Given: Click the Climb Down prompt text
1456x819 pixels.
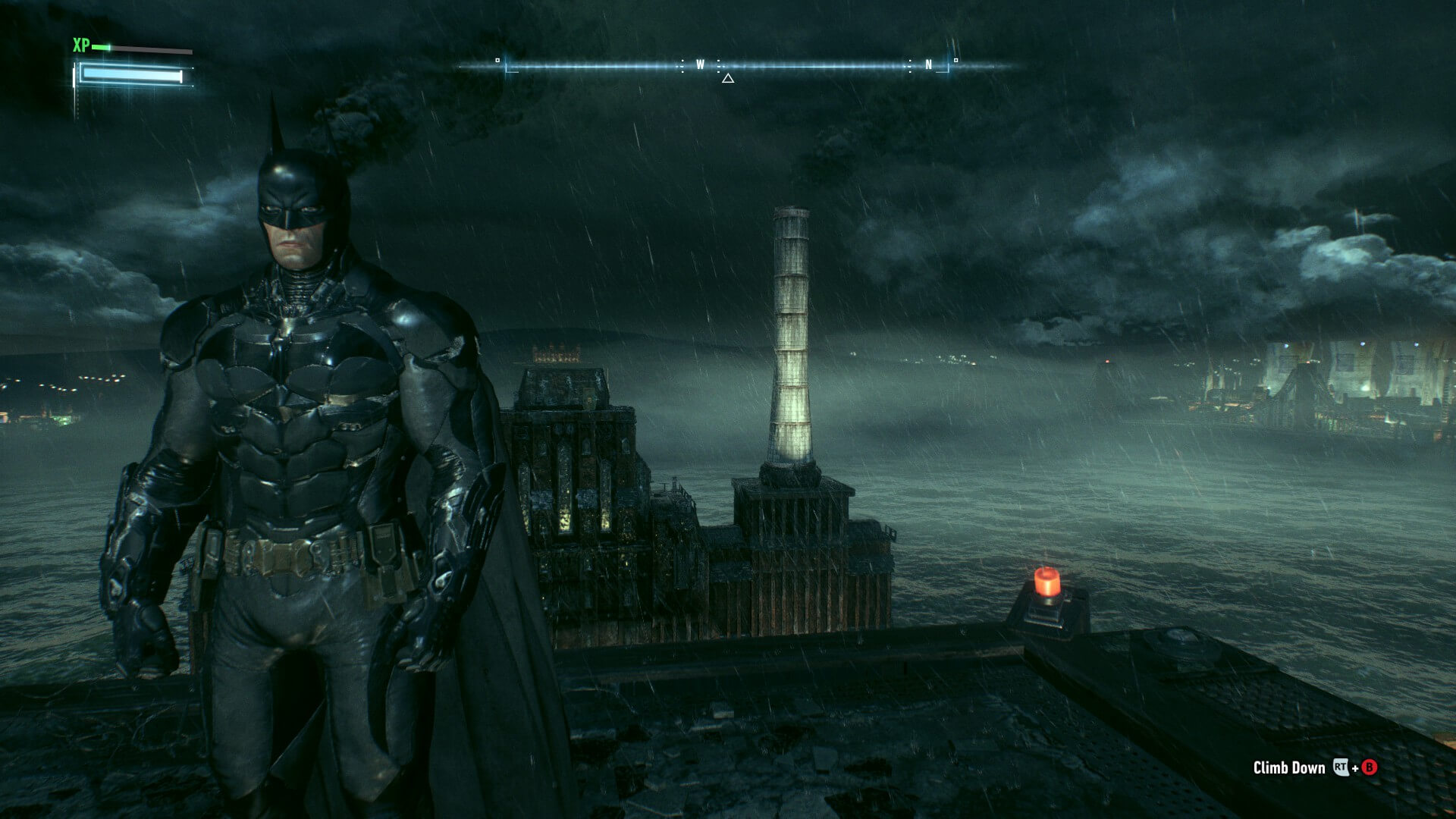Looking at the screenshot, I should pos(1288,768).
